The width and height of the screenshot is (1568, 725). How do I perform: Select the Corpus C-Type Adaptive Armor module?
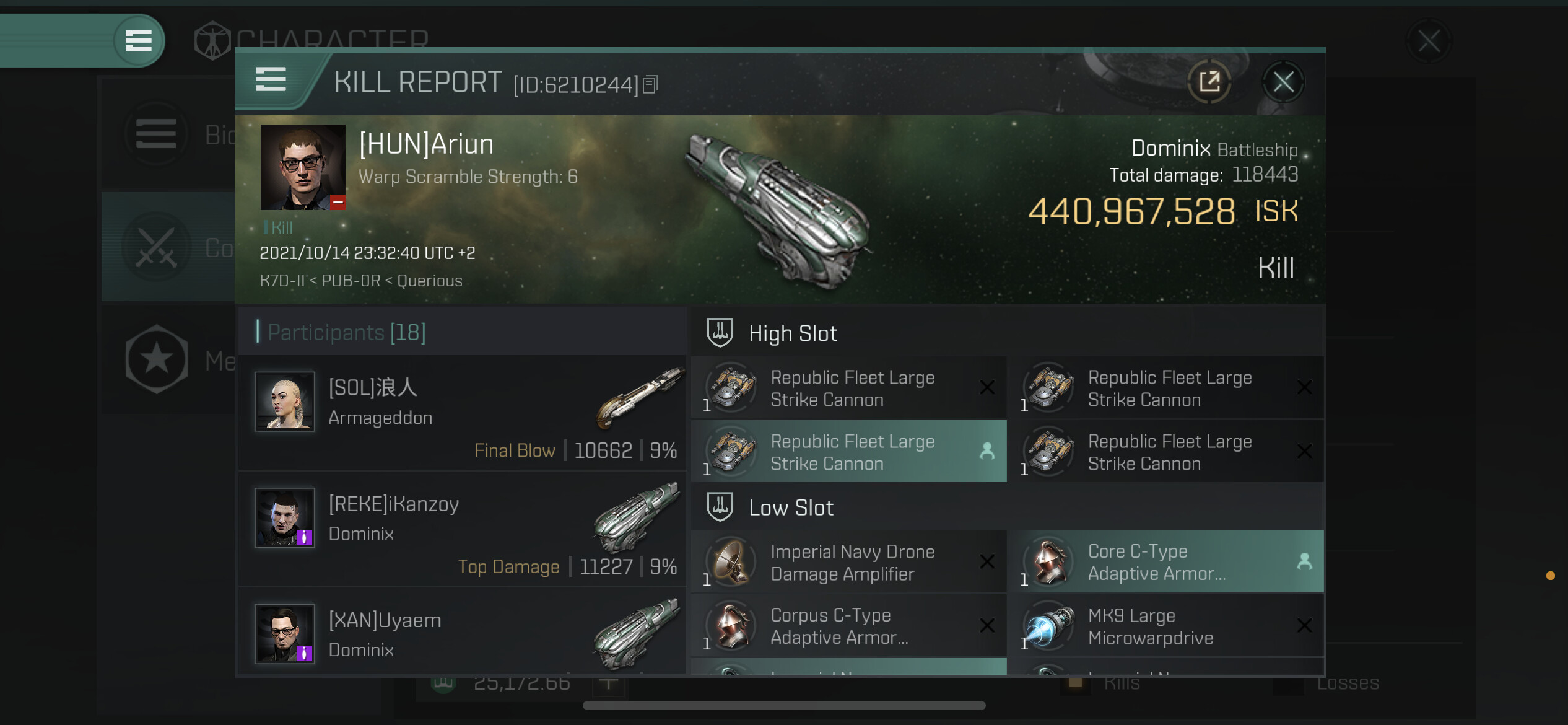pos(848,626)
